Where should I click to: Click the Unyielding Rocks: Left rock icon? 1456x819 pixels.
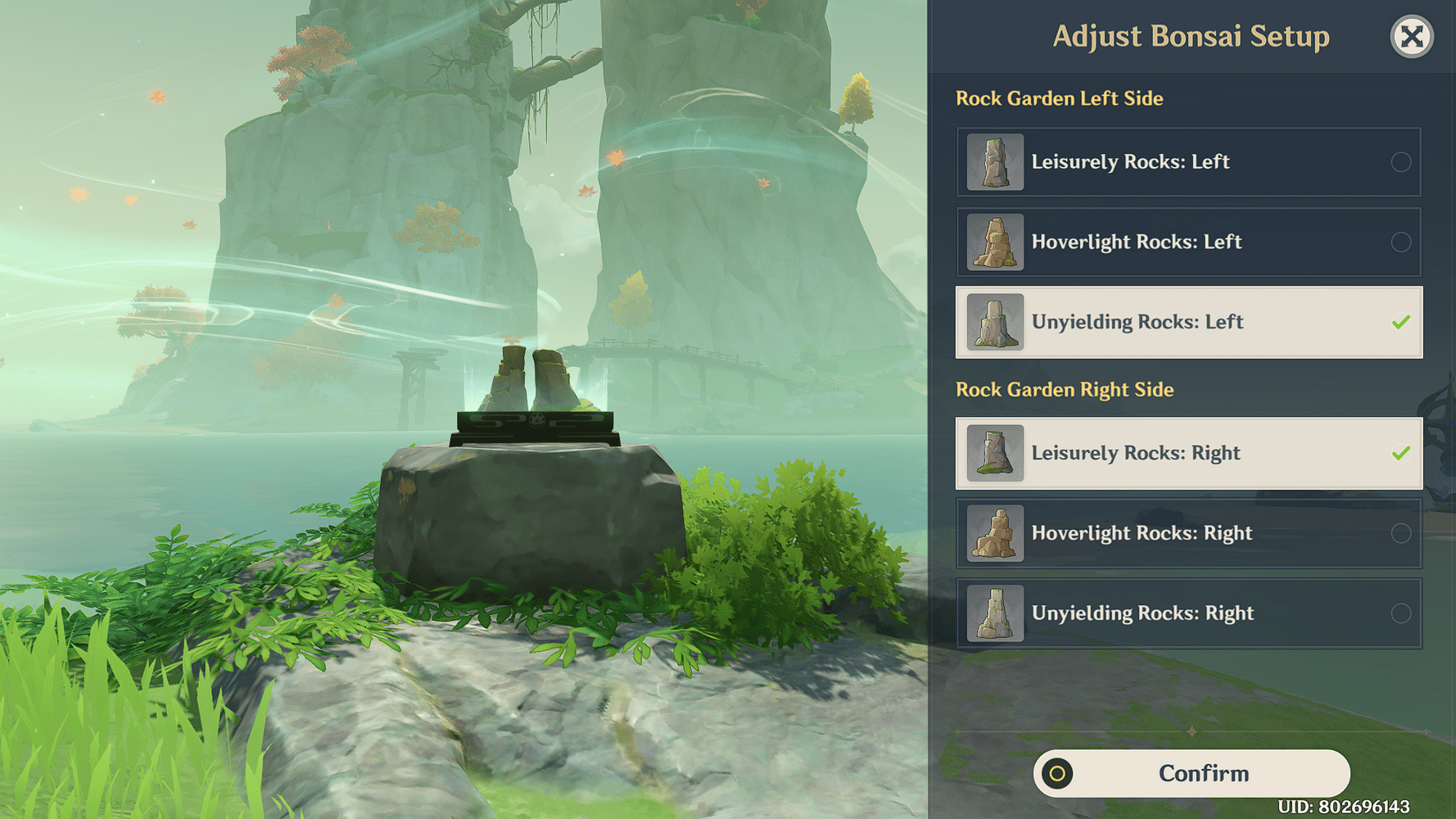(994, 322)
